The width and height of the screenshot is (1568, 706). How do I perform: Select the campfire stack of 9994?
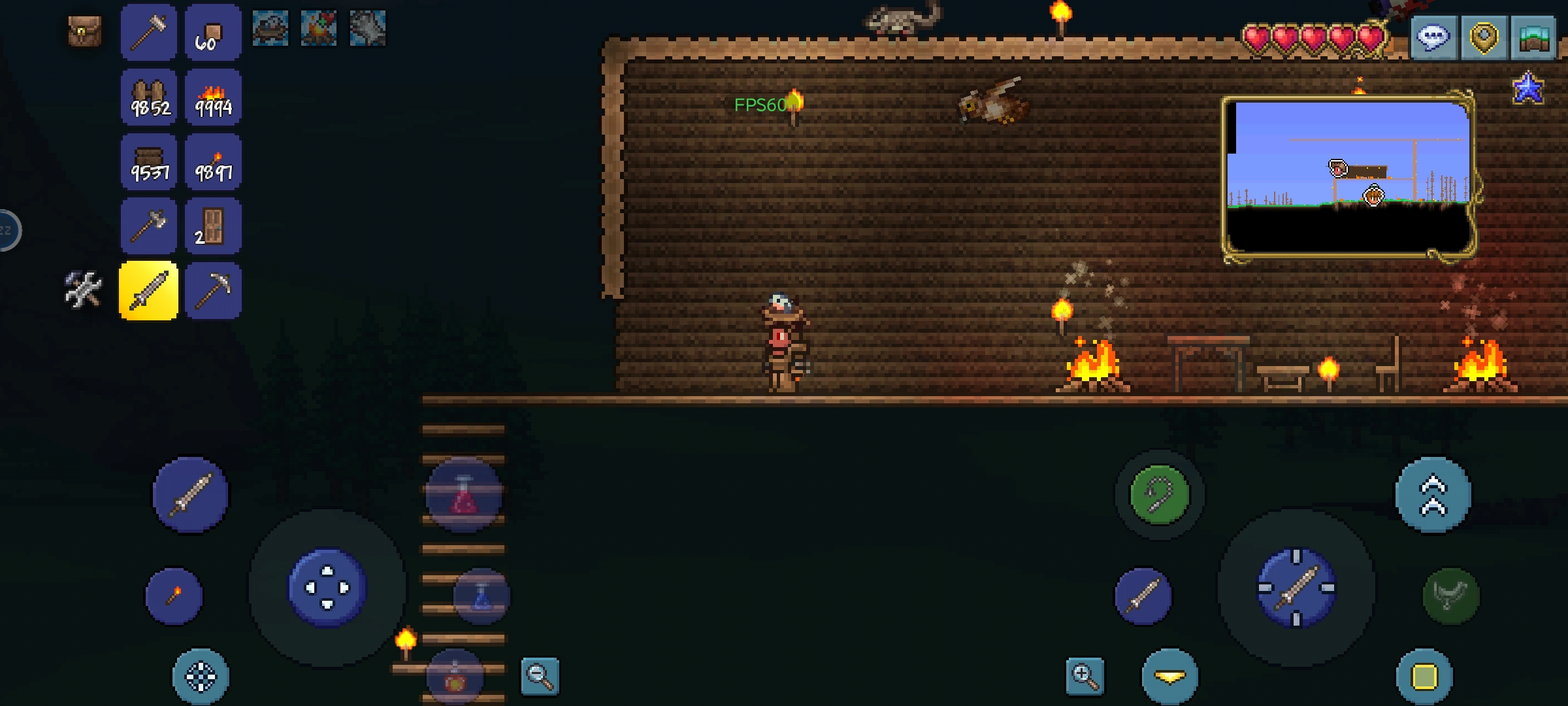(x=213, y=98)
